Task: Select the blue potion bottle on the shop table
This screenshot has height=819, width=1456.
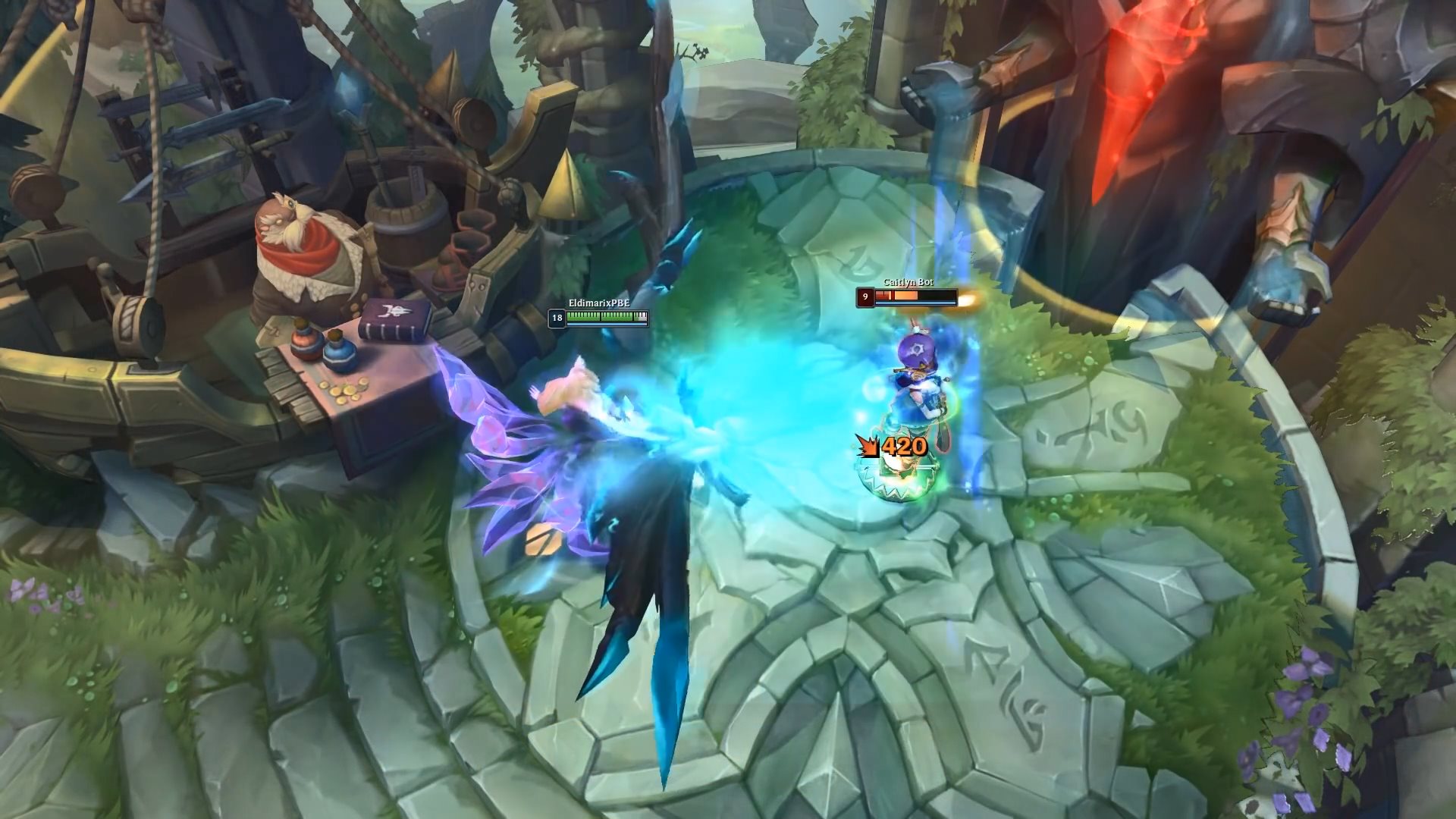Action: click(340, 356)
